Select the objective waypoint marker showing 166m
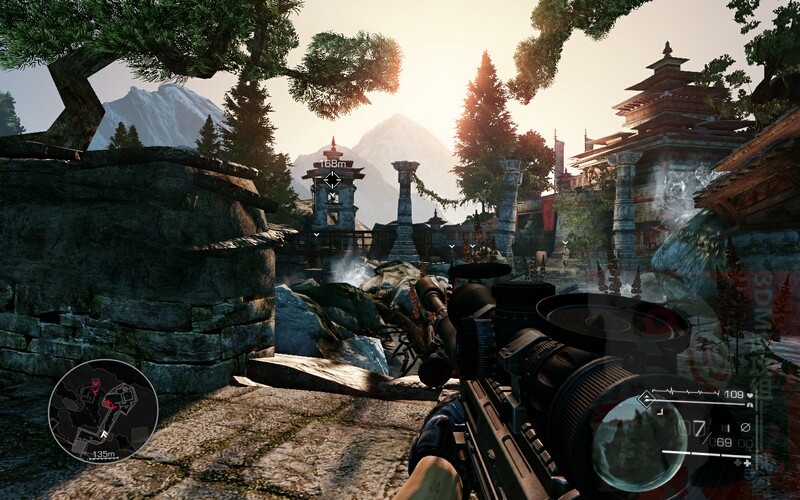This screenshot has height=500, width=800. (332, 180)
